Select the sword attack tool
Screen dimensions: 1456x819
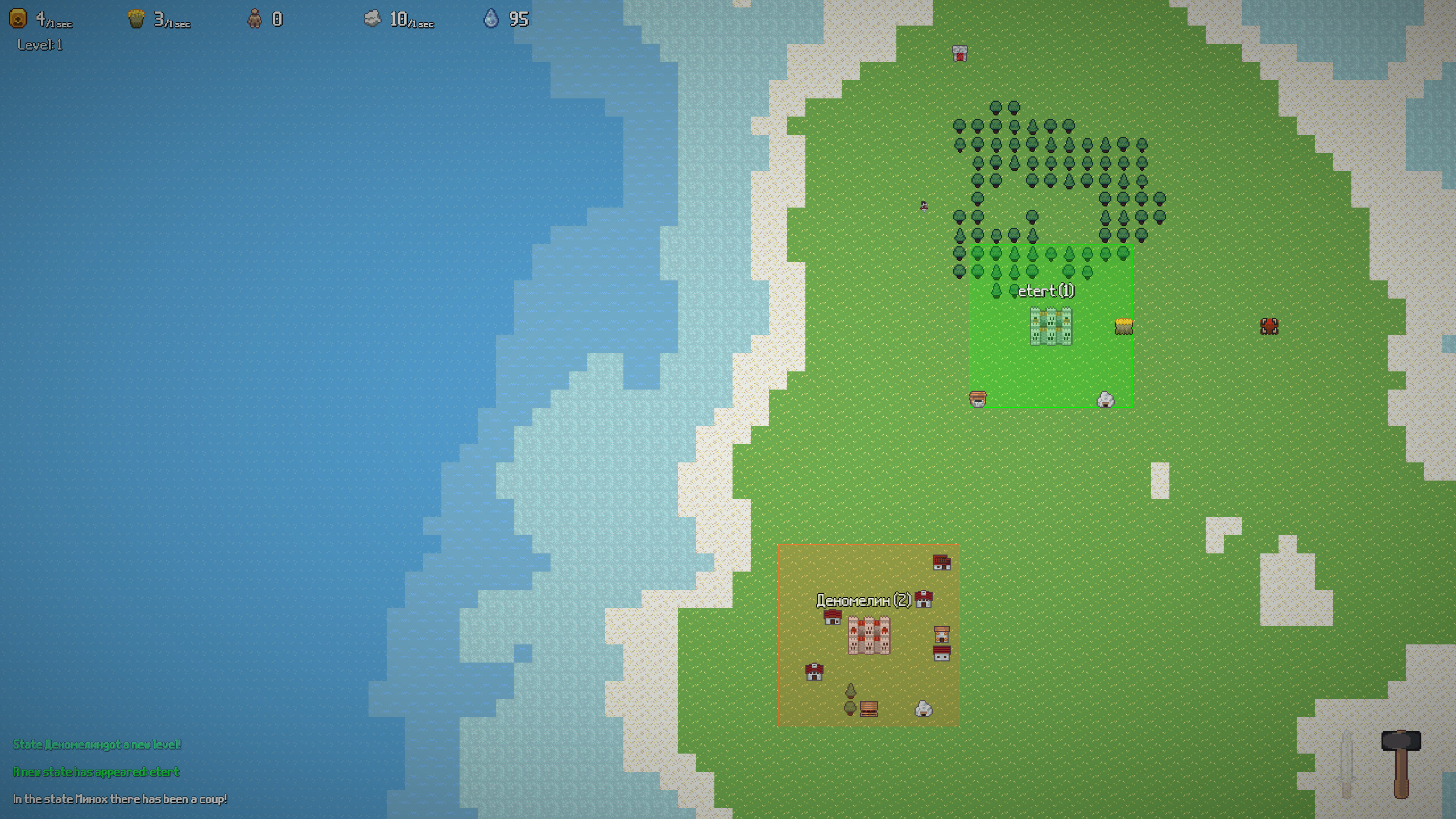click(1346, 763)
